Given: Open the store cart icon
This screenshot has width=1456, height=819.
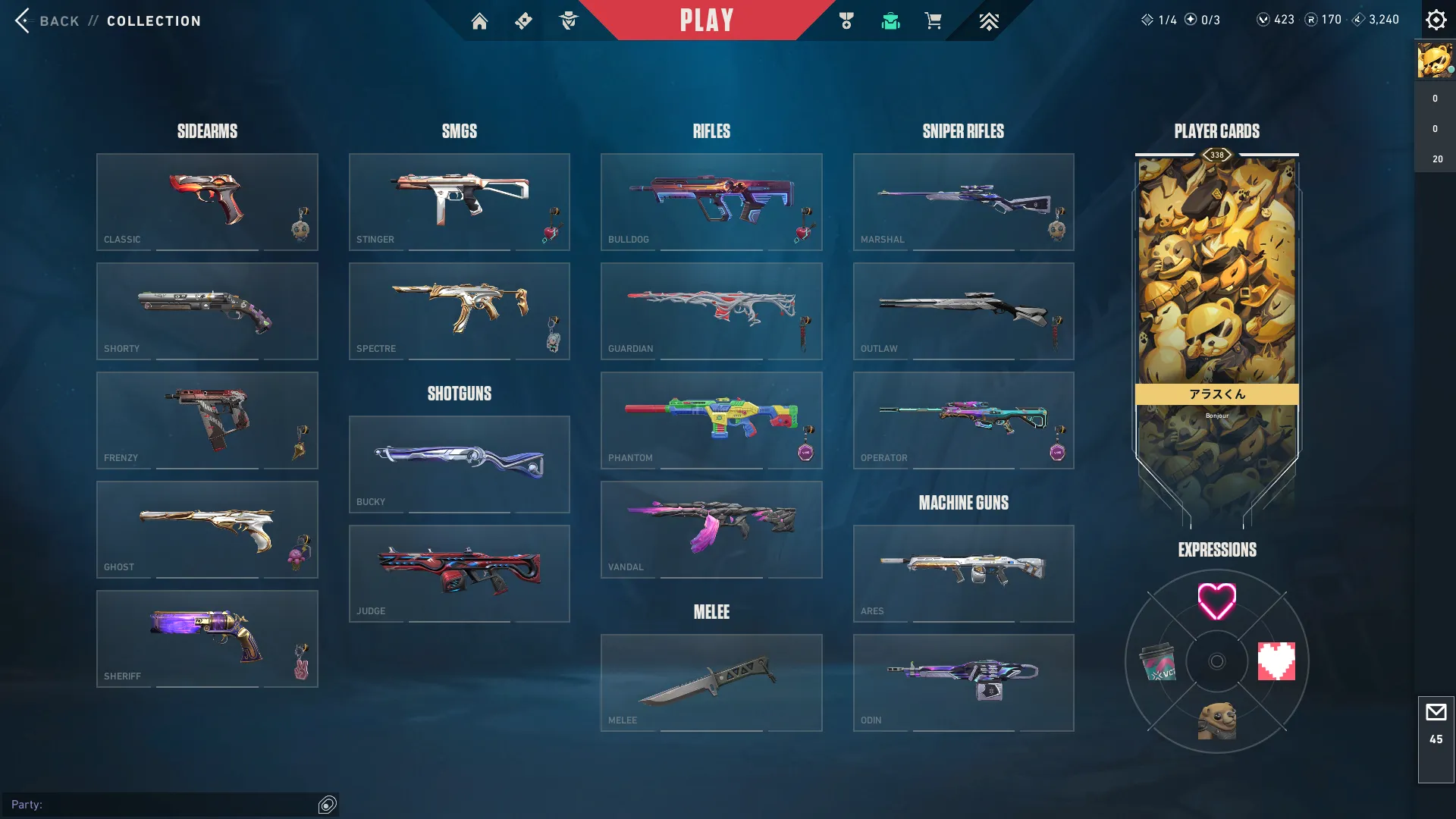Looking at the screenshot, I should 933,21.
